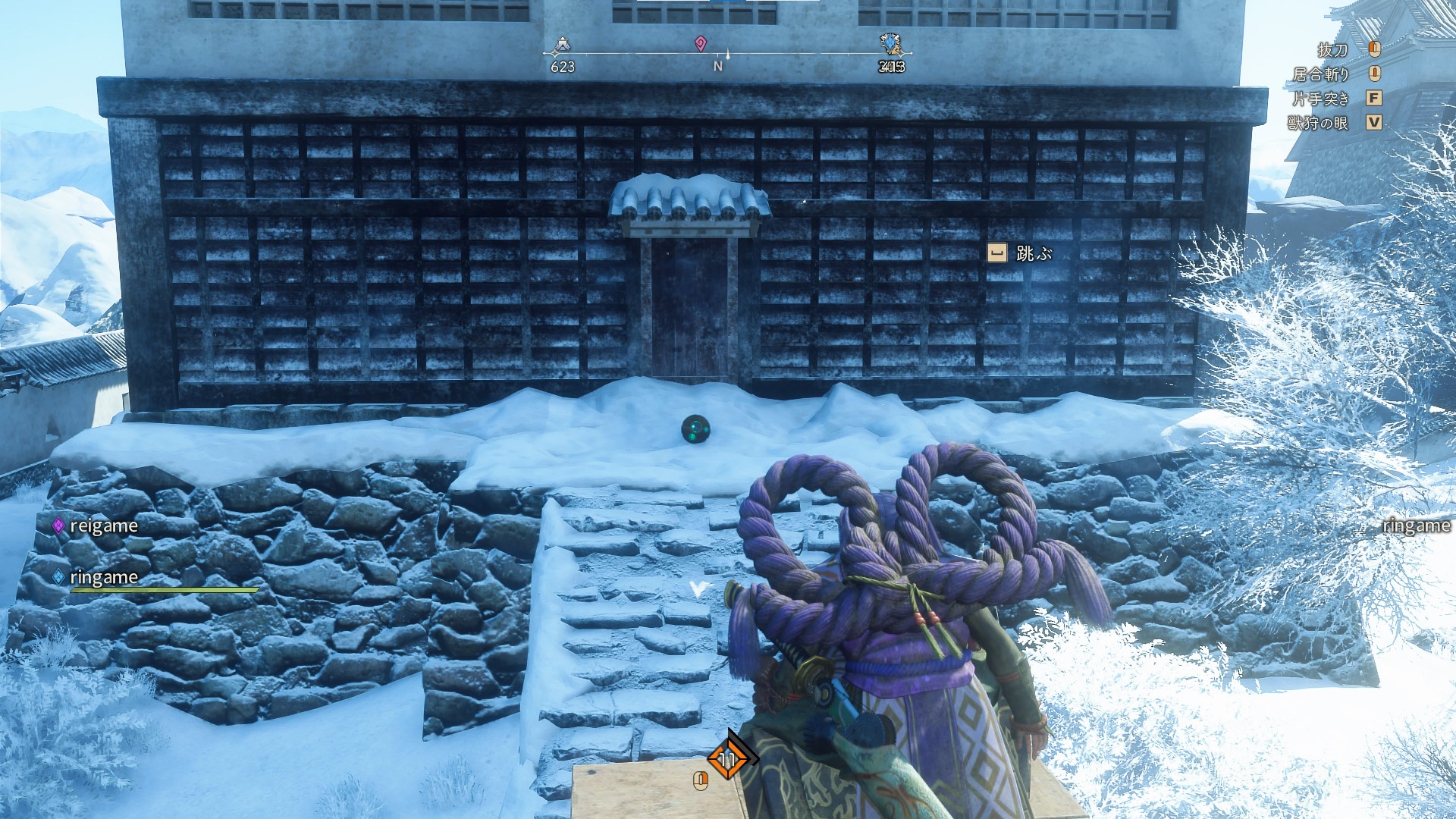The width and height of the screenshot is (1456, 819).
Task: Select the blue crystal marker on the compass
Action: tap(890, 44)
